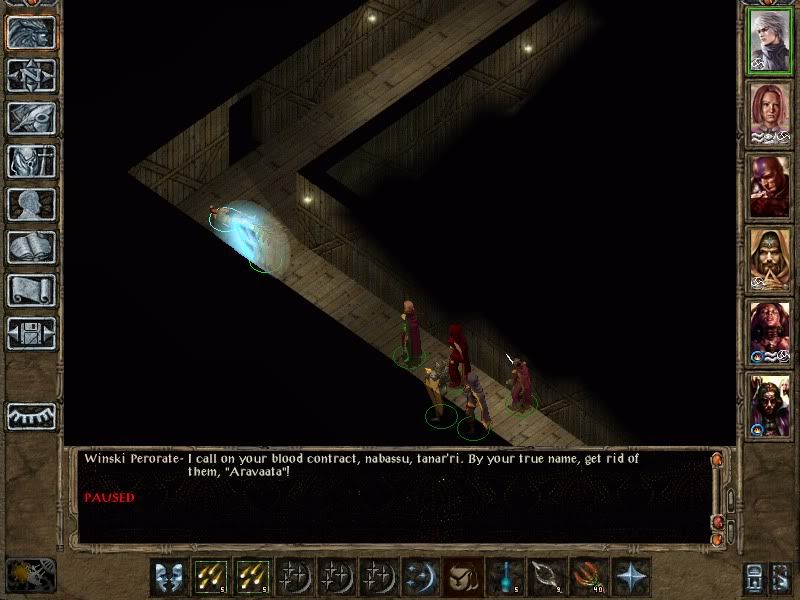
Task: Open the character record screen
Action: click(x=32, y=204)
